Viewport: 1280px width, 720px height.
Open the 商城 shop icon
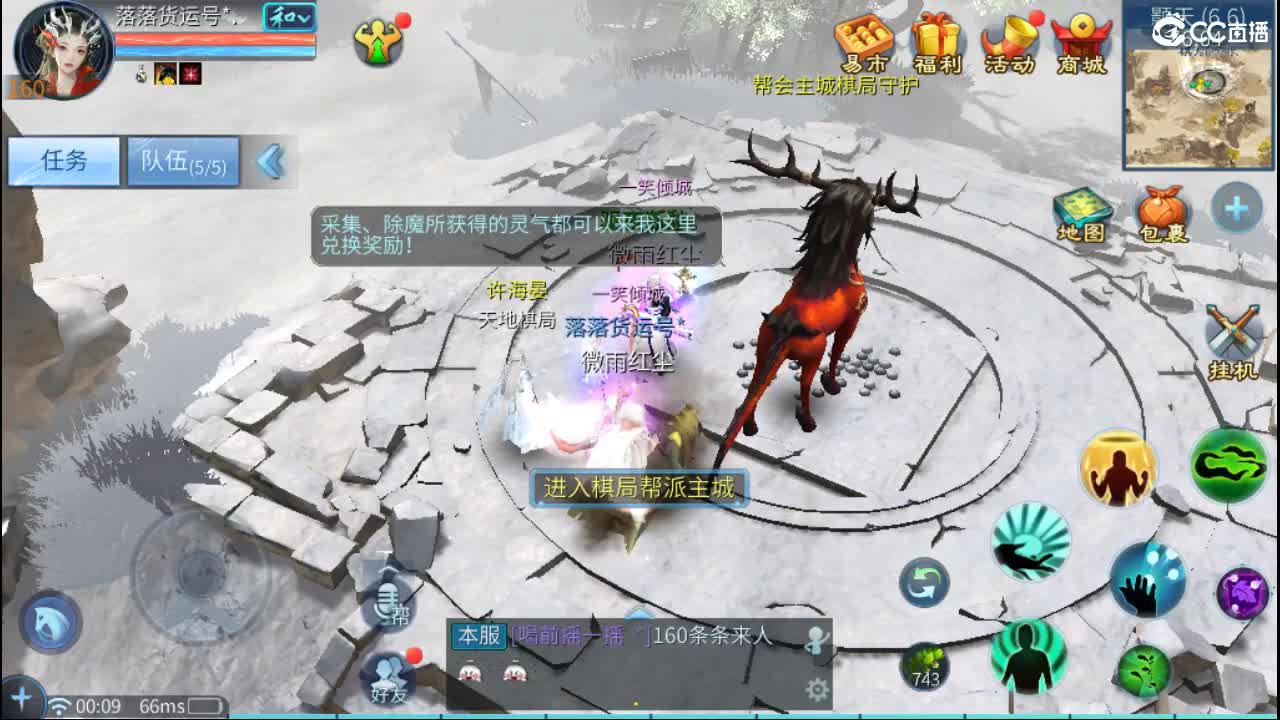[1082, 40]
